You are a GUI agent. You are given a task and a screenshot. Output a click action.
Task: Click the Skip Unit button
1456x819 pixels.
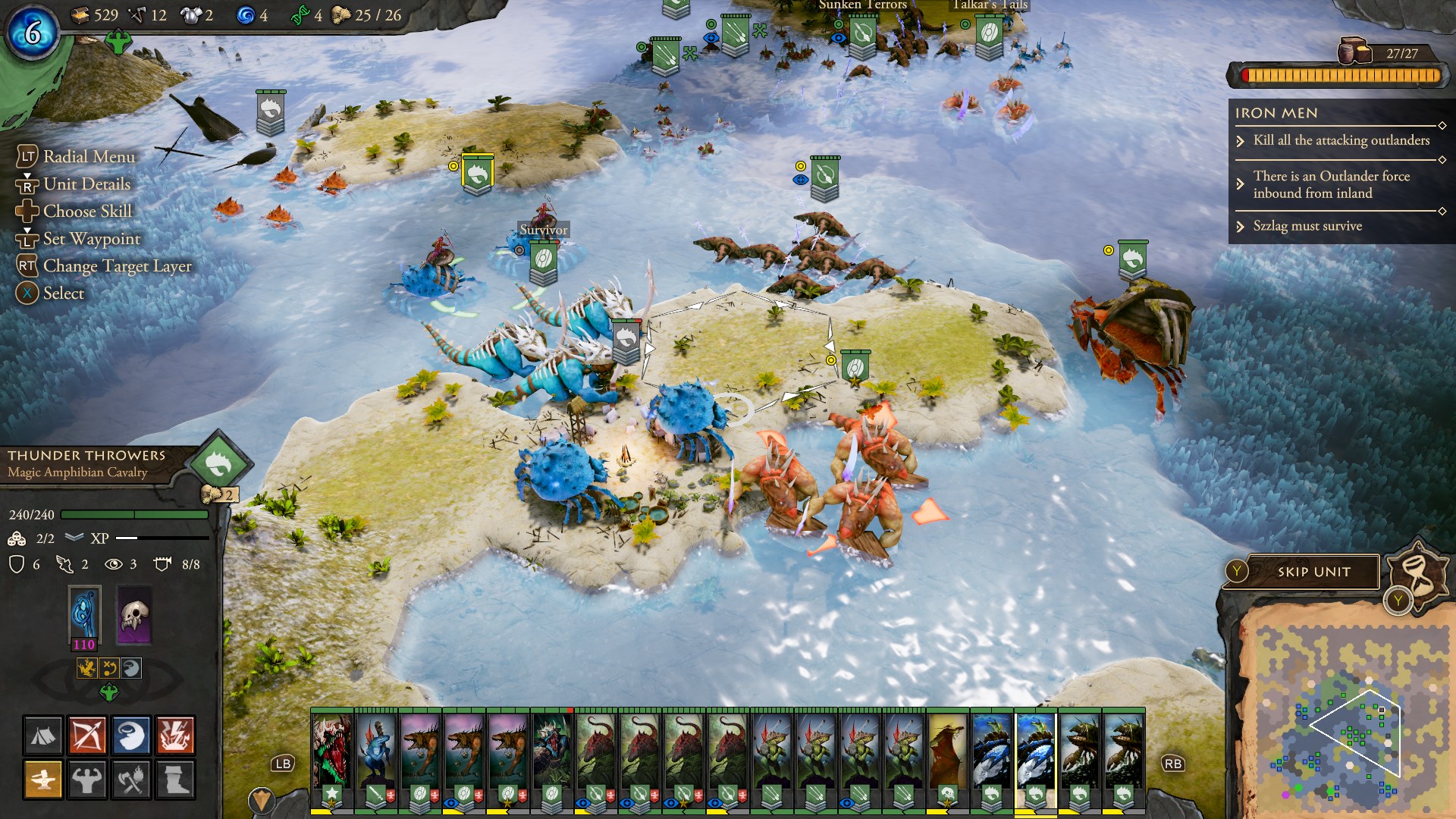[1313, 572]
